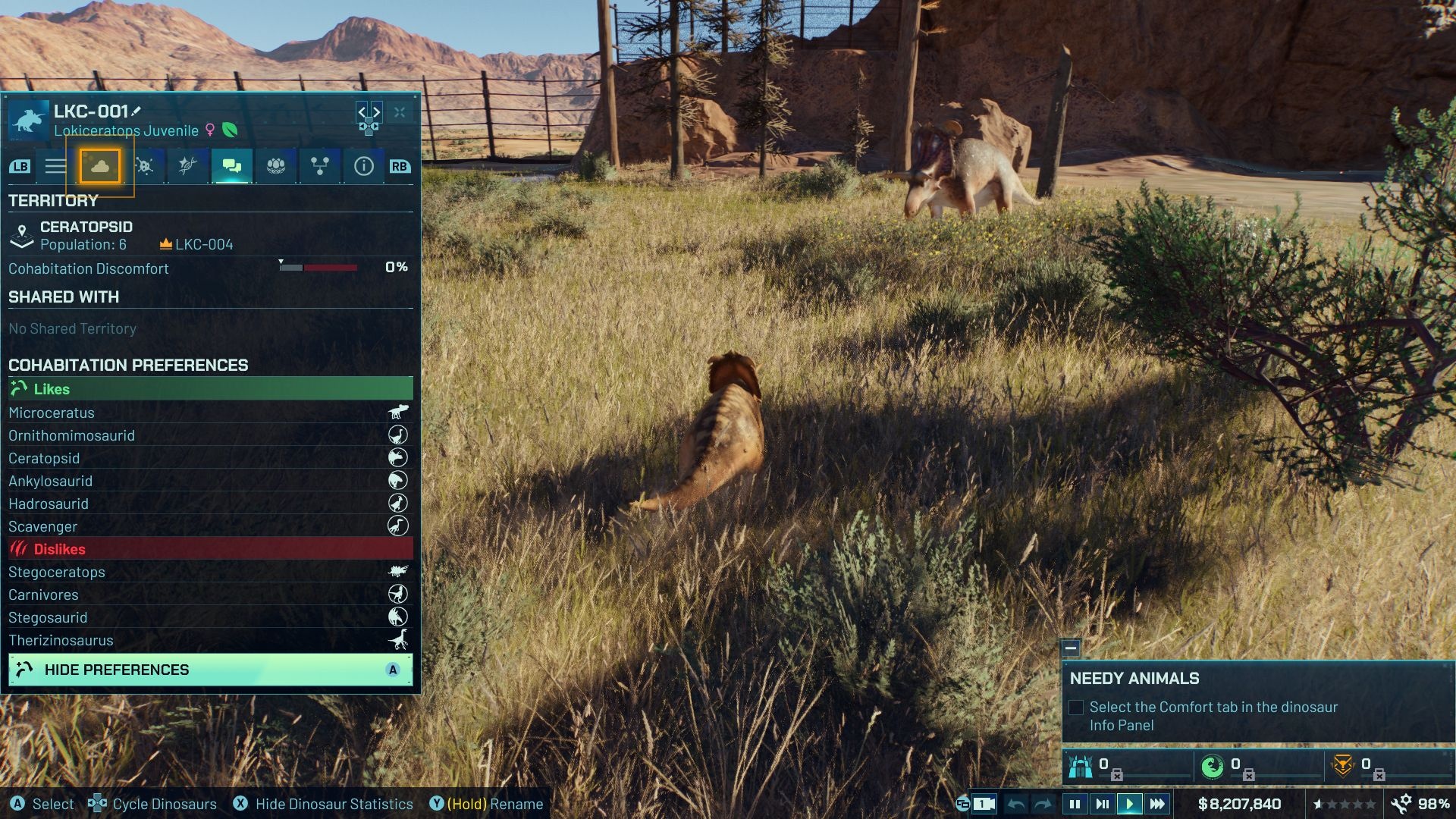Pause the game time
Image resolution: width=1456 pixels, height=819 pixels.
1075,804
